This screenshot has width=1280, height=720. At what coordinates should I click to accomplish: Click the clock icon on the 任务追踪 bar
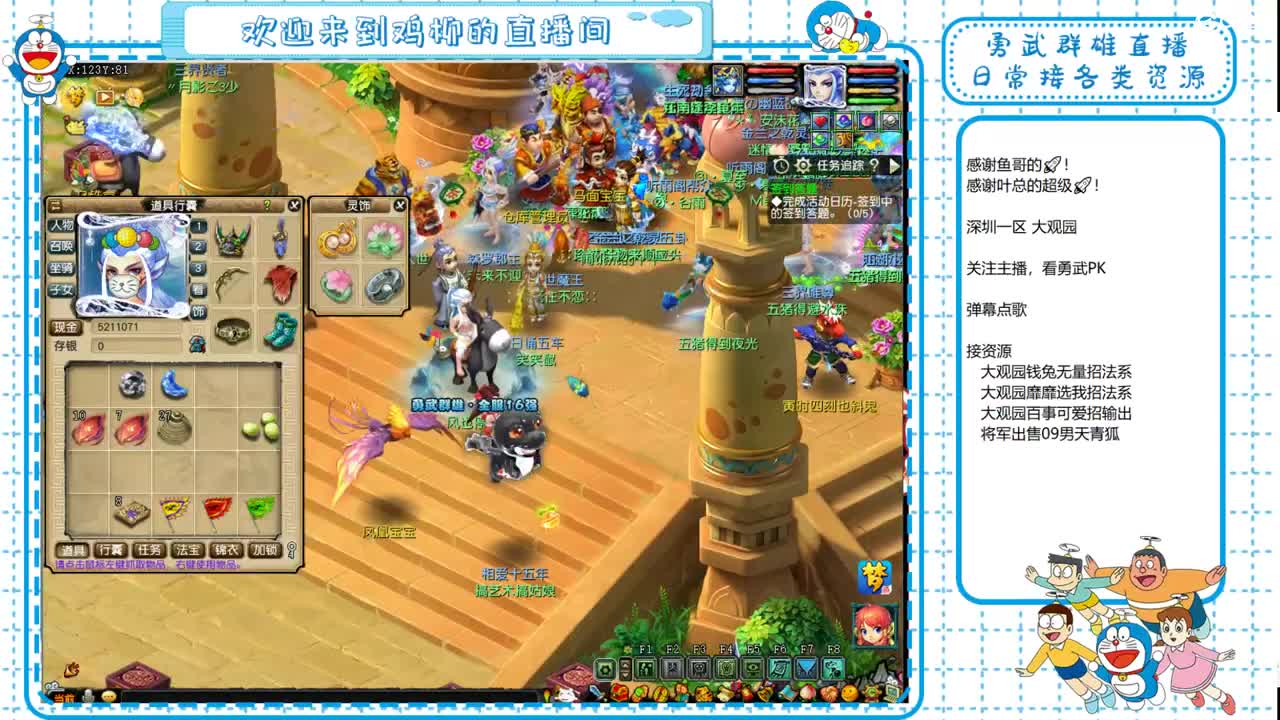[x=781, y=166]
